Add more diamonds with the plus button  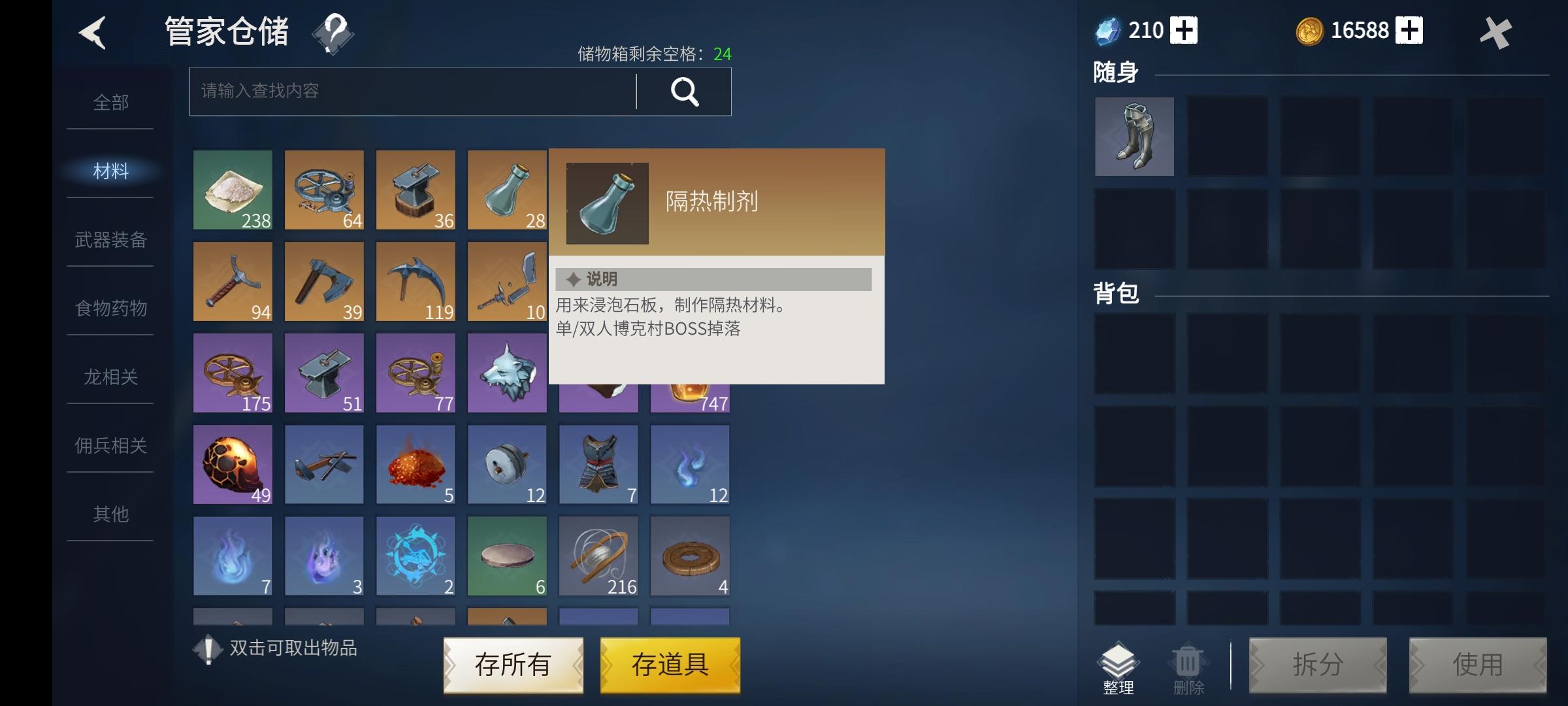(x=1184, y=31)
